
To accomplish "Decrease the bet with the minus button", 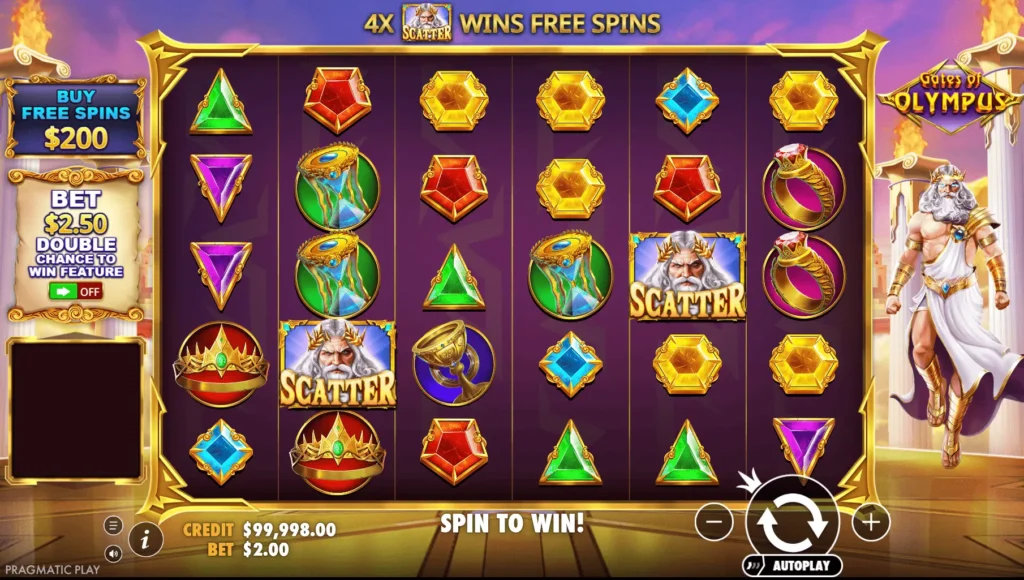I will click(713, 522).
